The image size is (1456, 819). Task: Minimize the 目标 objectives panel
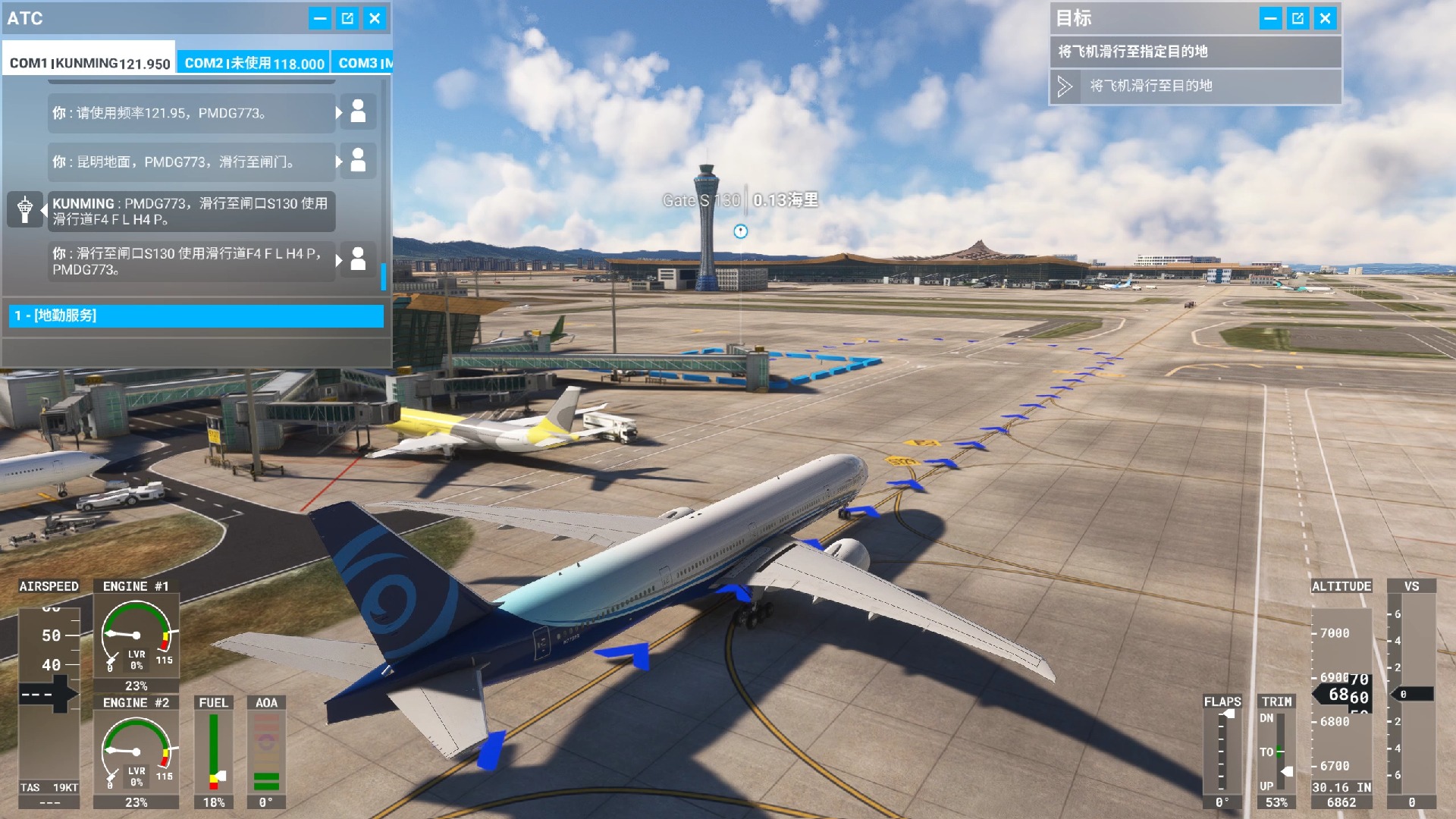click(1271, 18)
